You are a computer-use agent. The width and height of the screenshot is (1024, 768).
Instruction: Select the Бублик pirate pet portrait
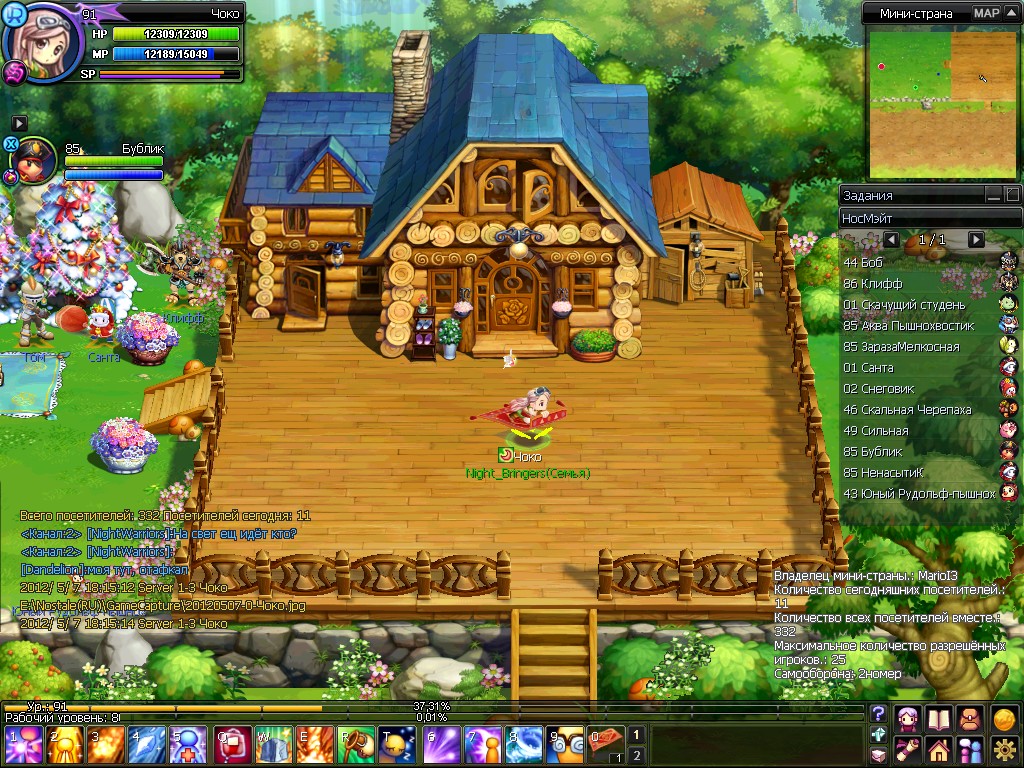point(35,162)
